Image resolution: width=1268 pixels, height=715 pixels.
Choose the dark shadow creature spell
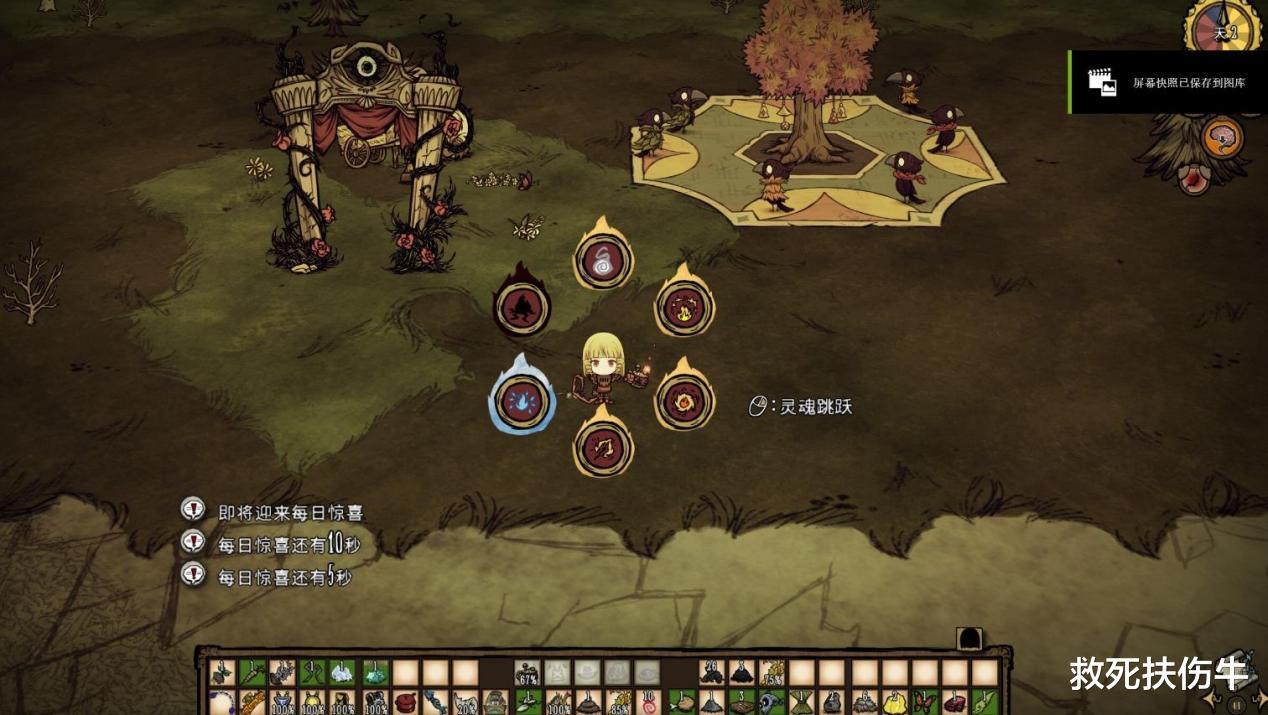[x=522, y=306]
